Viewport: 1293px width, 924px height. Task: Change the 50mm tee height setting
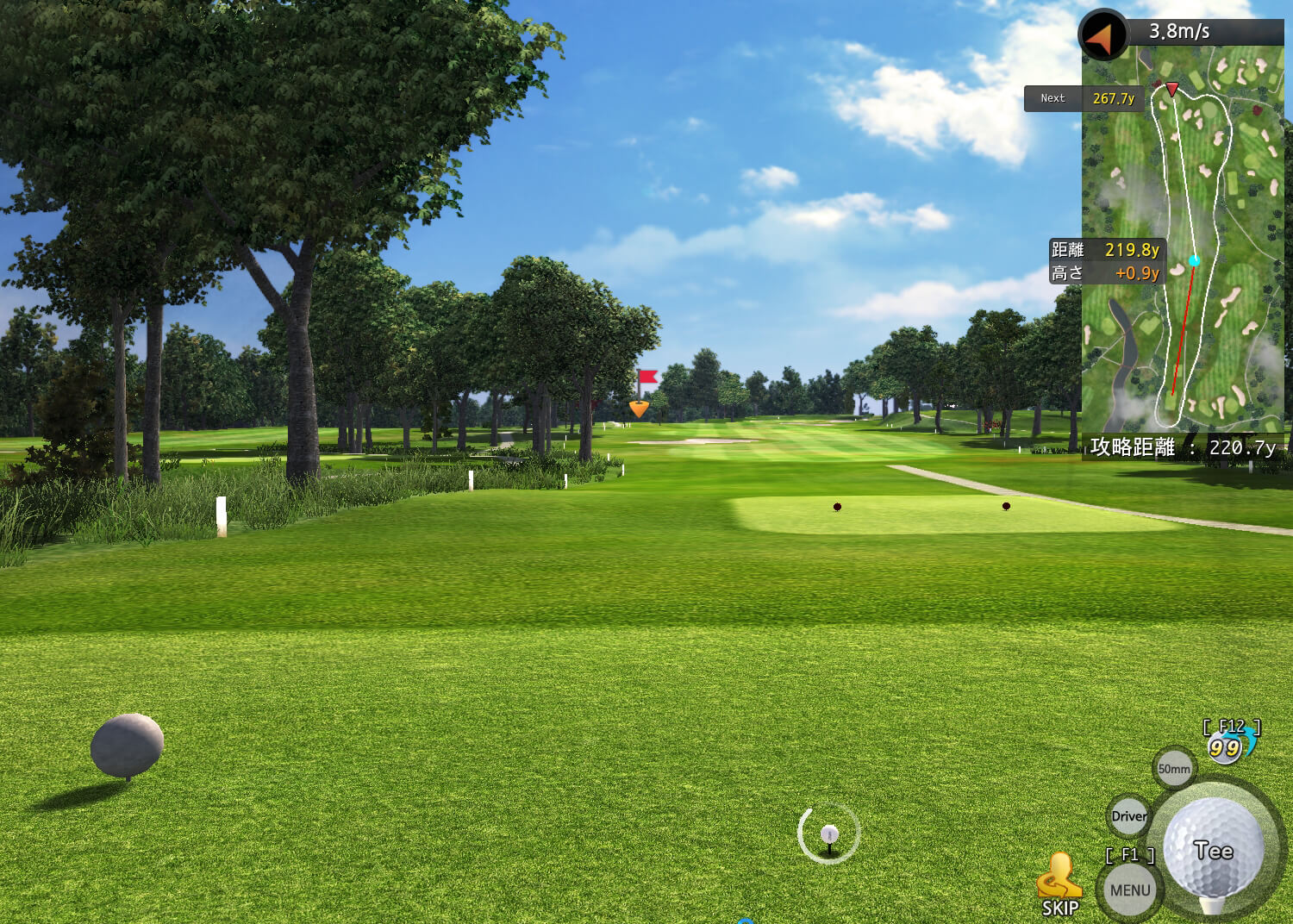(1174, 769)
